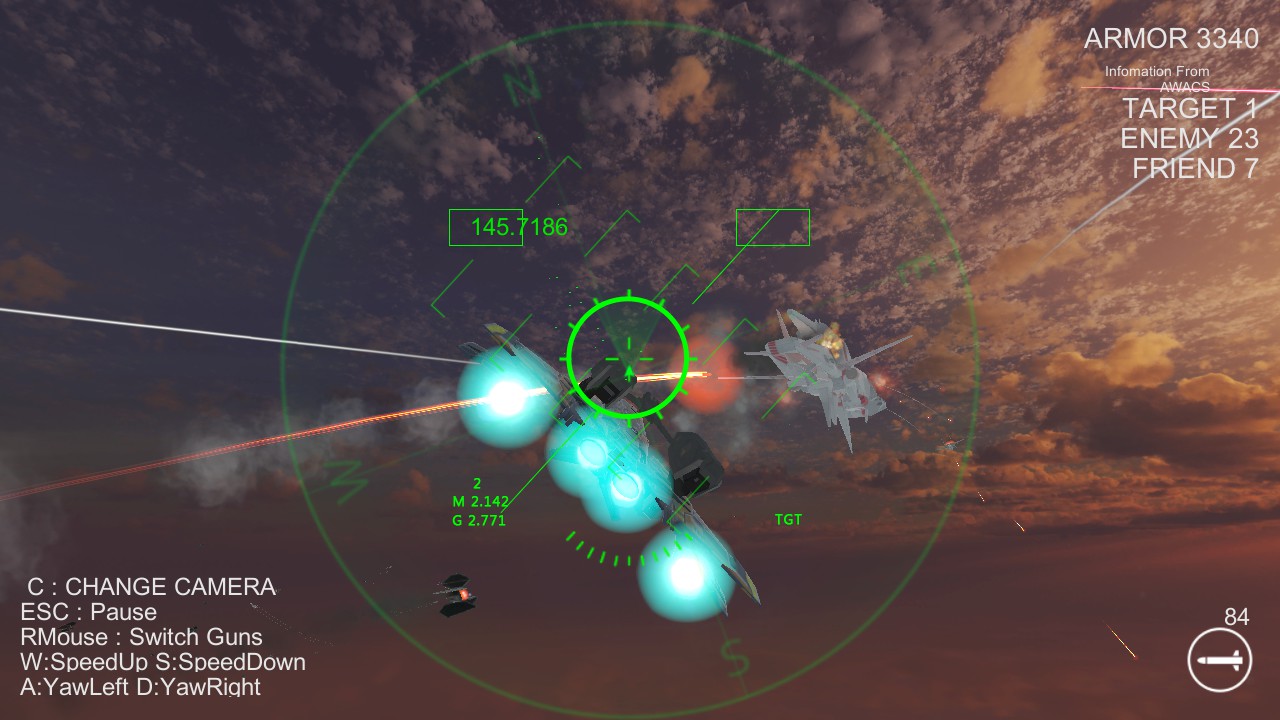Click the empty target lock box near top
This screenshot has height=720, width=1280.
772,227
